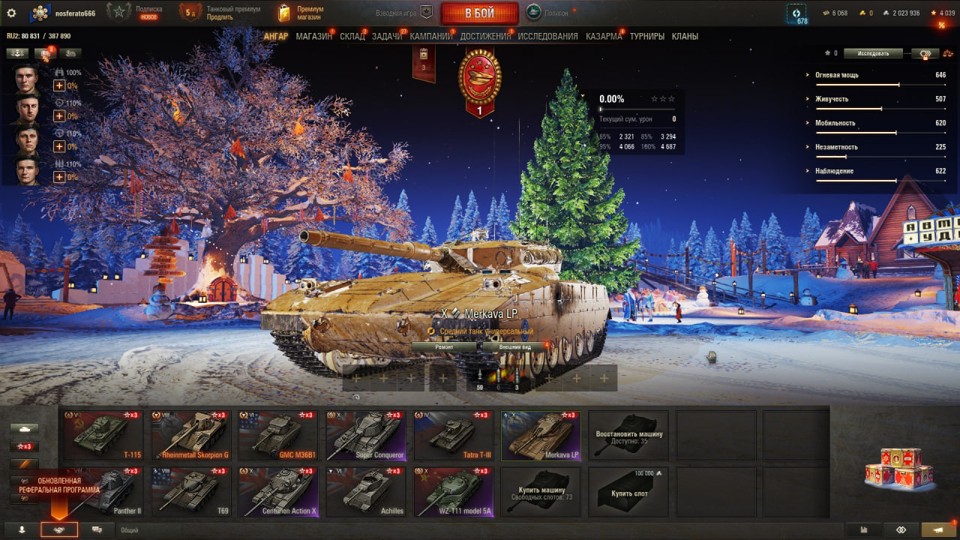Open the КАЗАРМА tab
The image size is (960, 540).
[604, 37]
